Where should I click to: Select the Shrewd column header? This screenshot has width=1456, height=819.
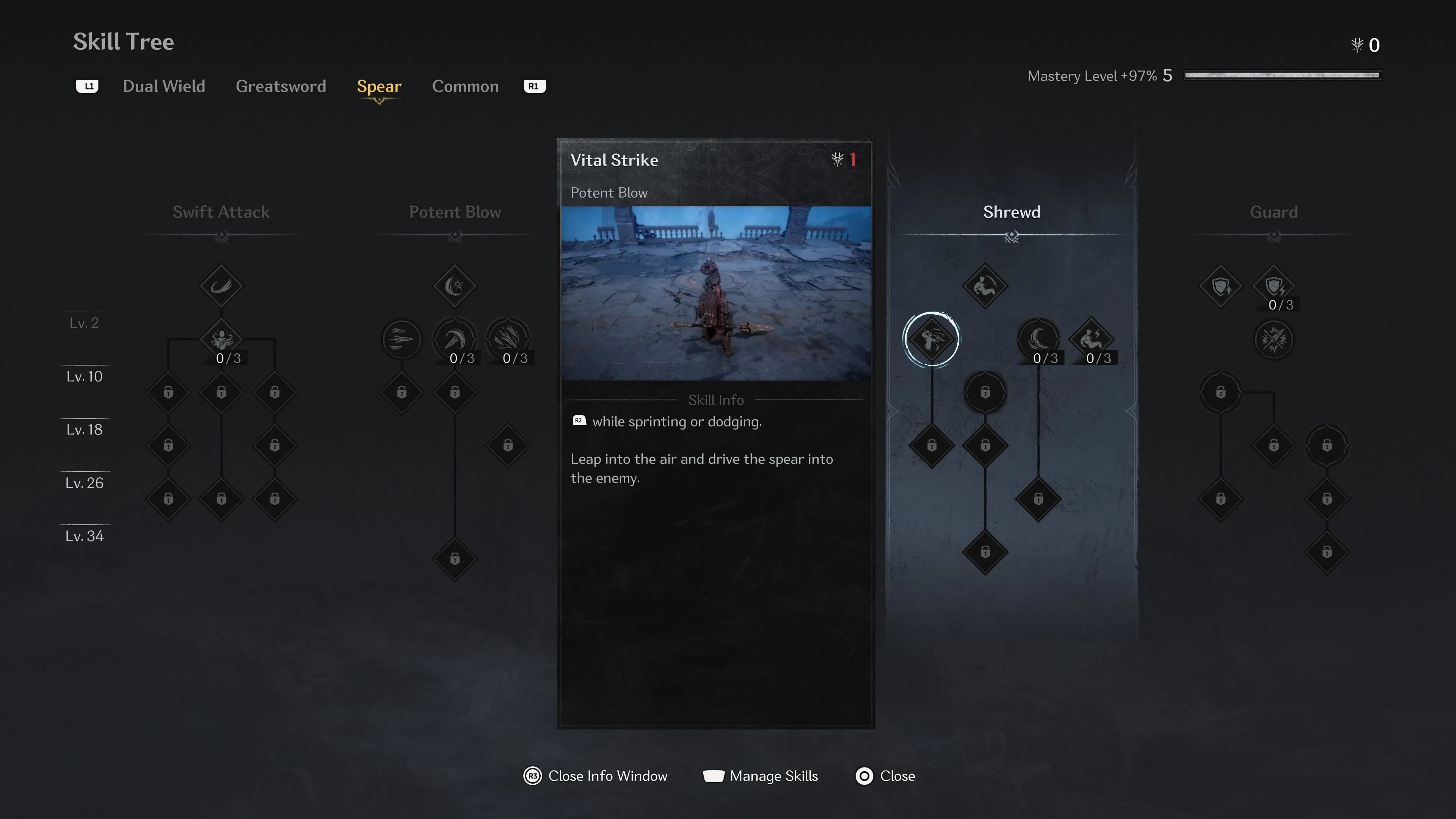click(x=1011, y=212)
